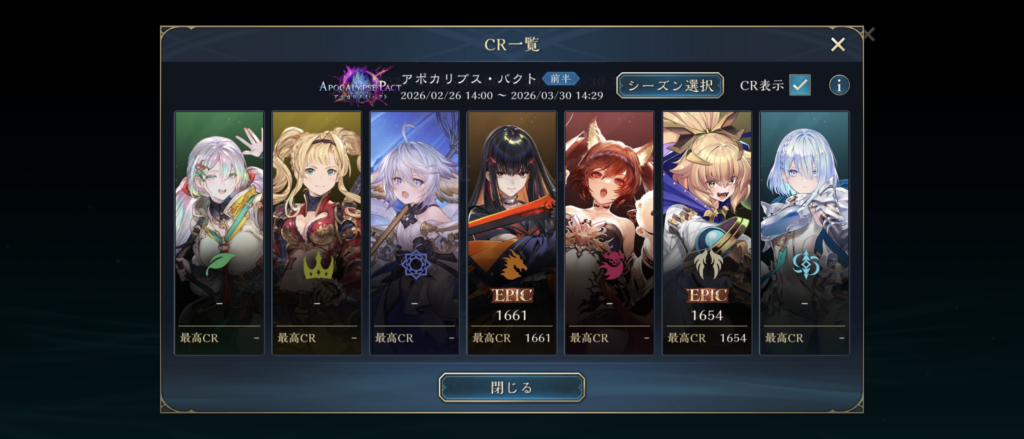Select the silver-haired hexagram-emblem card
Viewport: 1024px width, 439px height.
pos(414,232)
